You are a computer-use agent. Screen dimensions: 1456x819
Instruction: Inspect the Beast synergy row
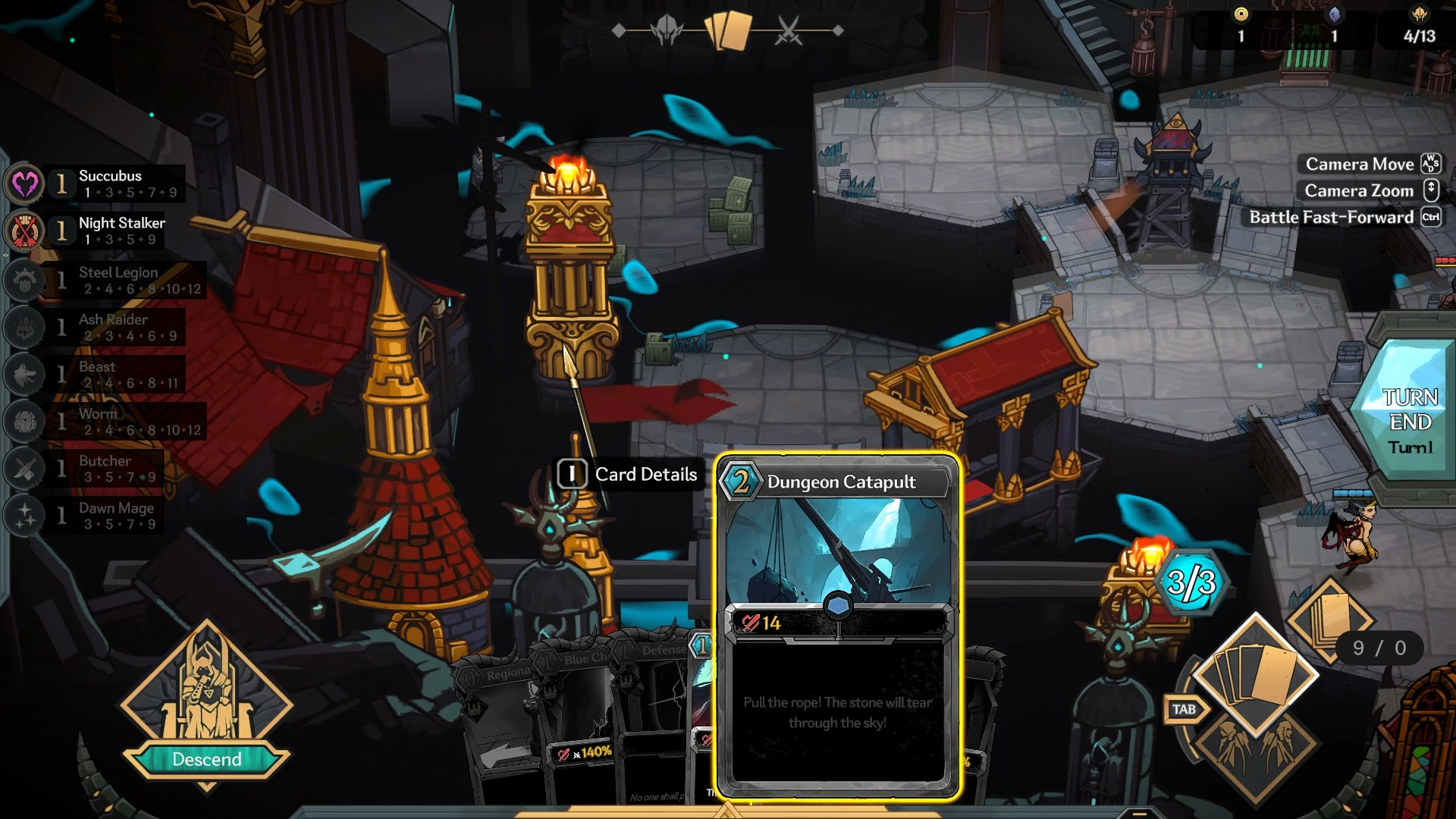coord(114,374)
